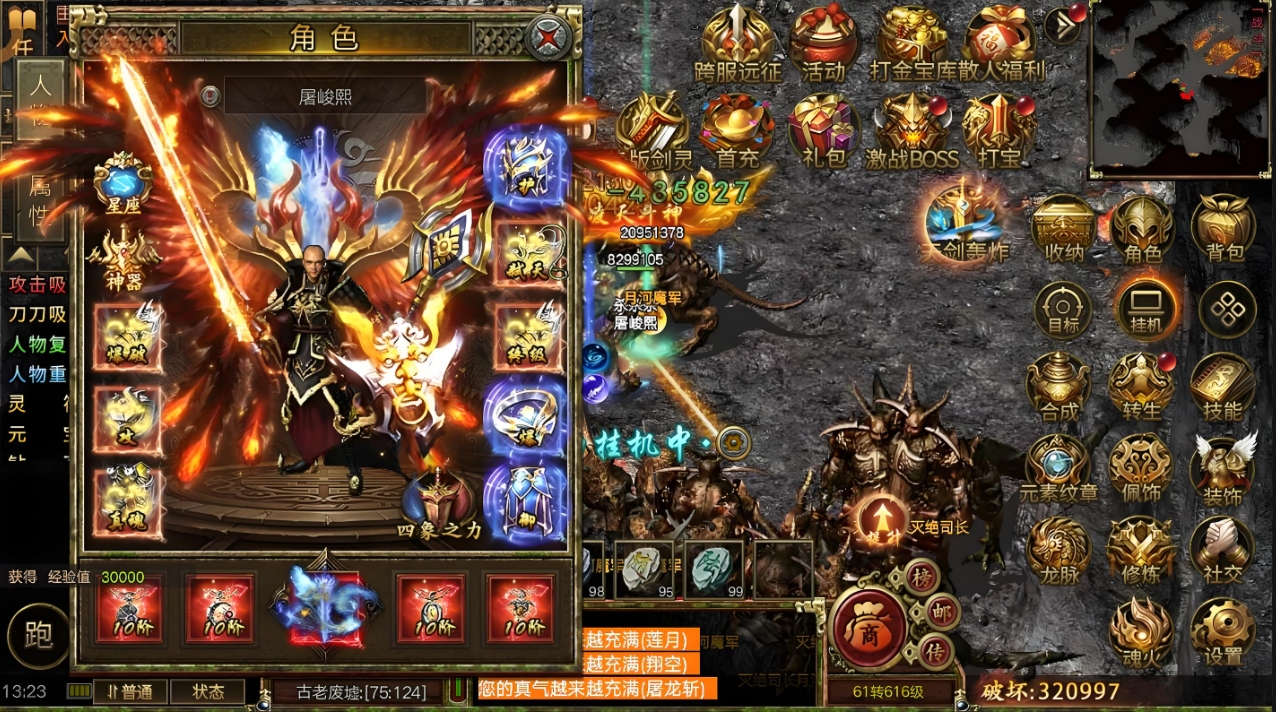The width and height of the screenshot is (1276, 712).
Task: Toggle 挂机 auto-battle
Action: tap(1143, 308)
